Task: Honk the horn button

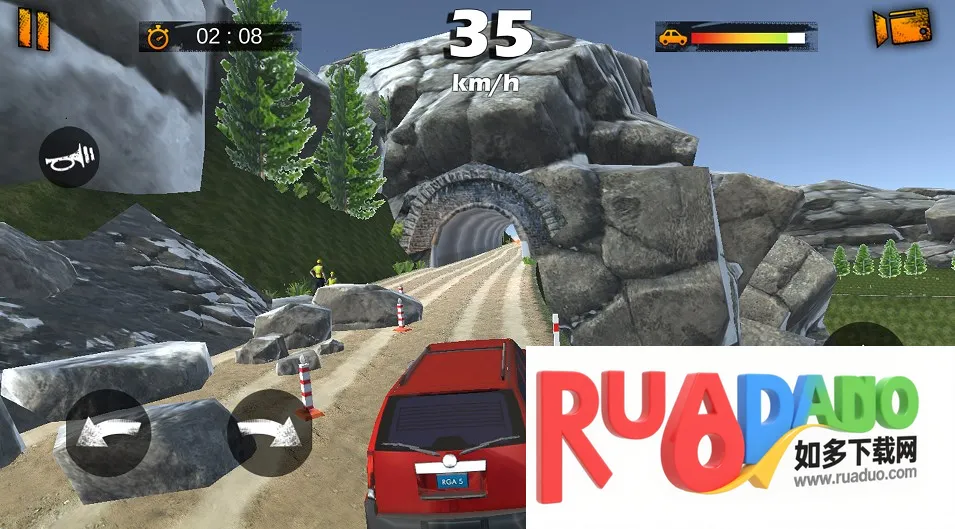Action: (69, 157)
